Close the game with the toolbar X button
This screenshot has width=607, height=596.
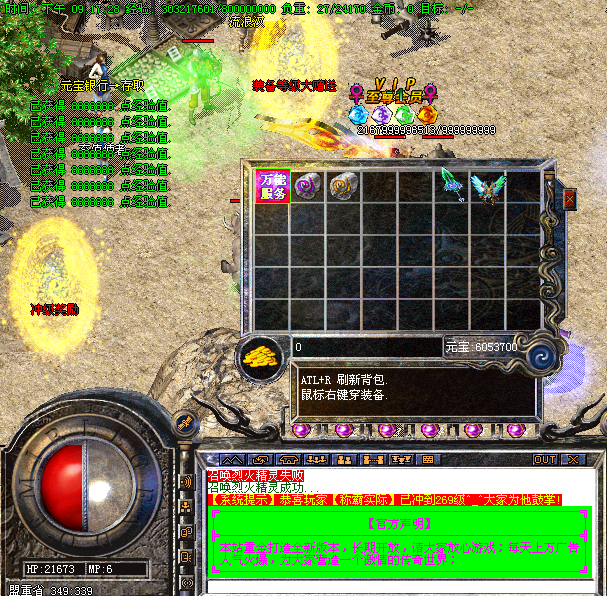pos(572,460)
